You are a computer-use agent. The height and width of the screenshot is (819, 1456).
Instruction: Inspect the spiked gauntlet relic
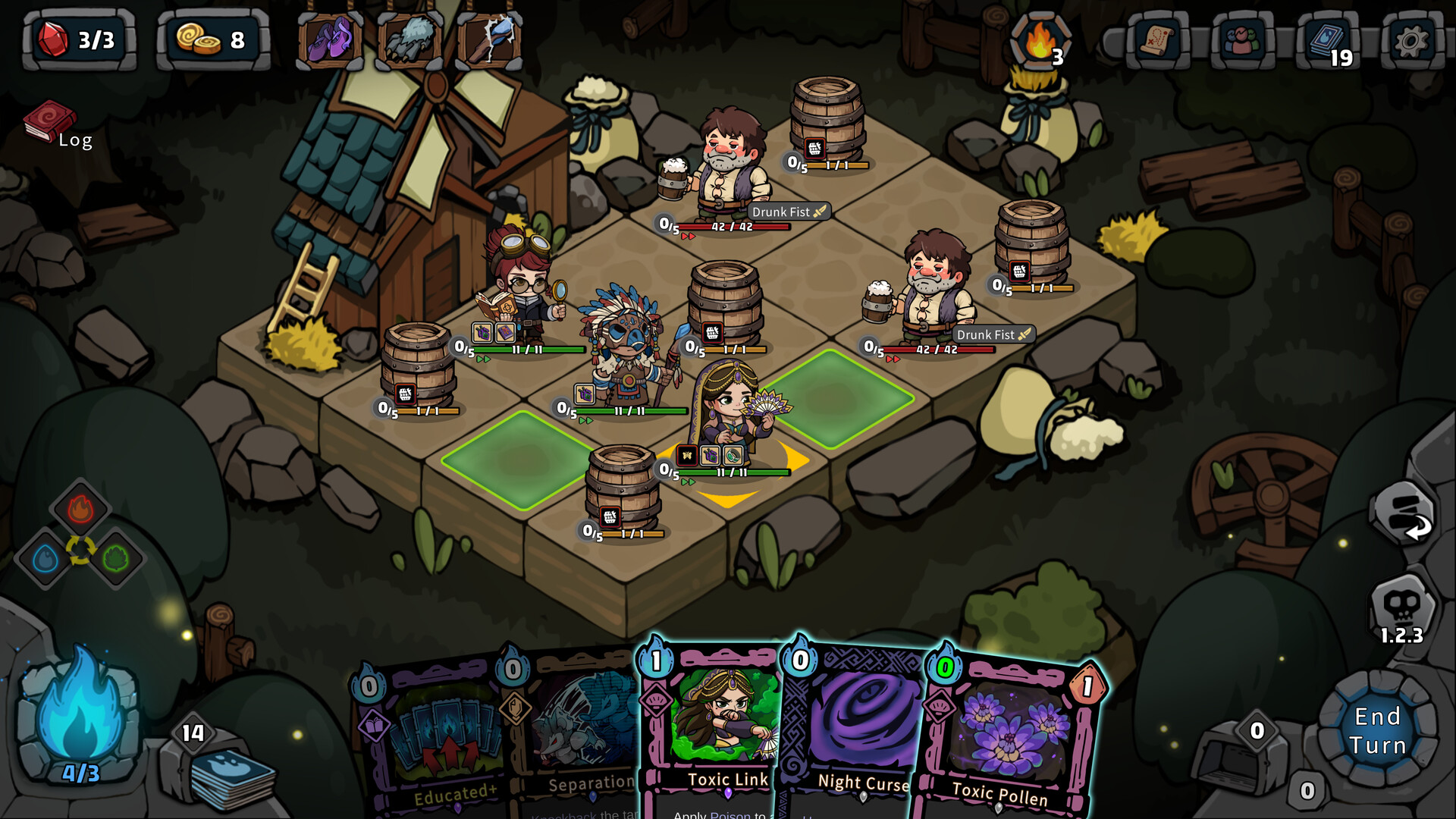pyautogui.click(x=409, y=39)
